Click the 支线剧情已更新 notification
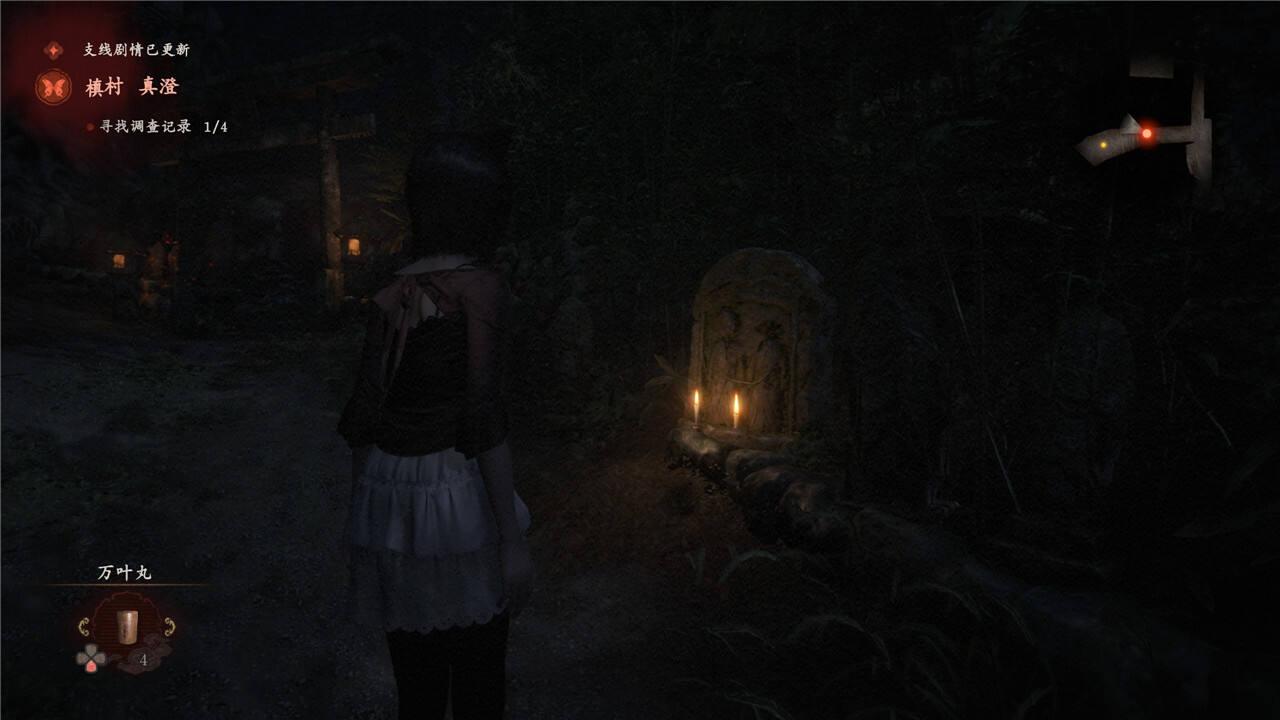 coord(136,49)
